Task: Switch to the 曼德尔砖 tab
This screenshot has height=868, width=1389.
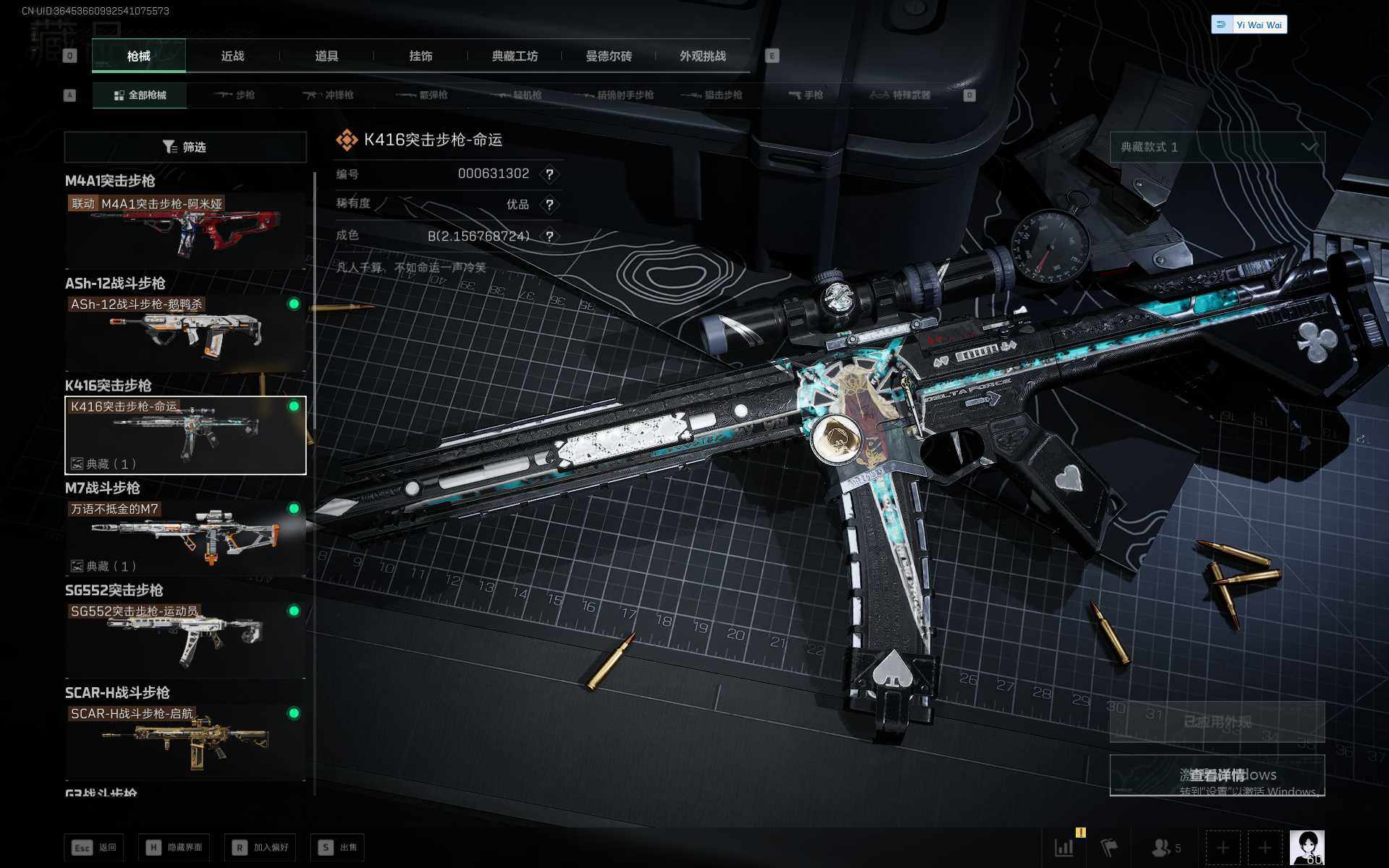Action: (x=608, y=56)
